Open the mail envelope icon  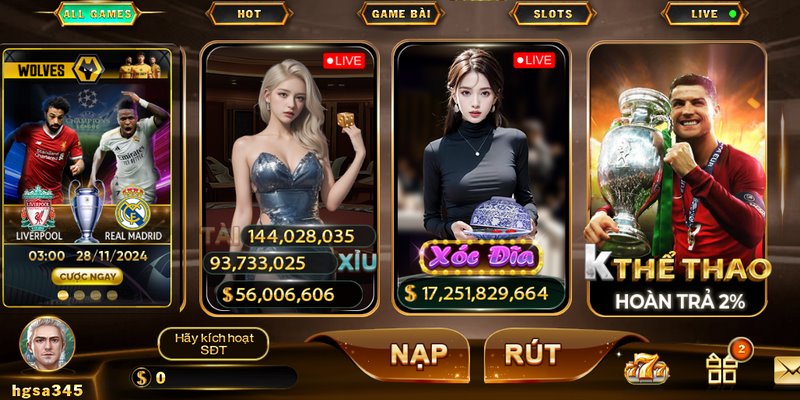click(x=788, y=370)
